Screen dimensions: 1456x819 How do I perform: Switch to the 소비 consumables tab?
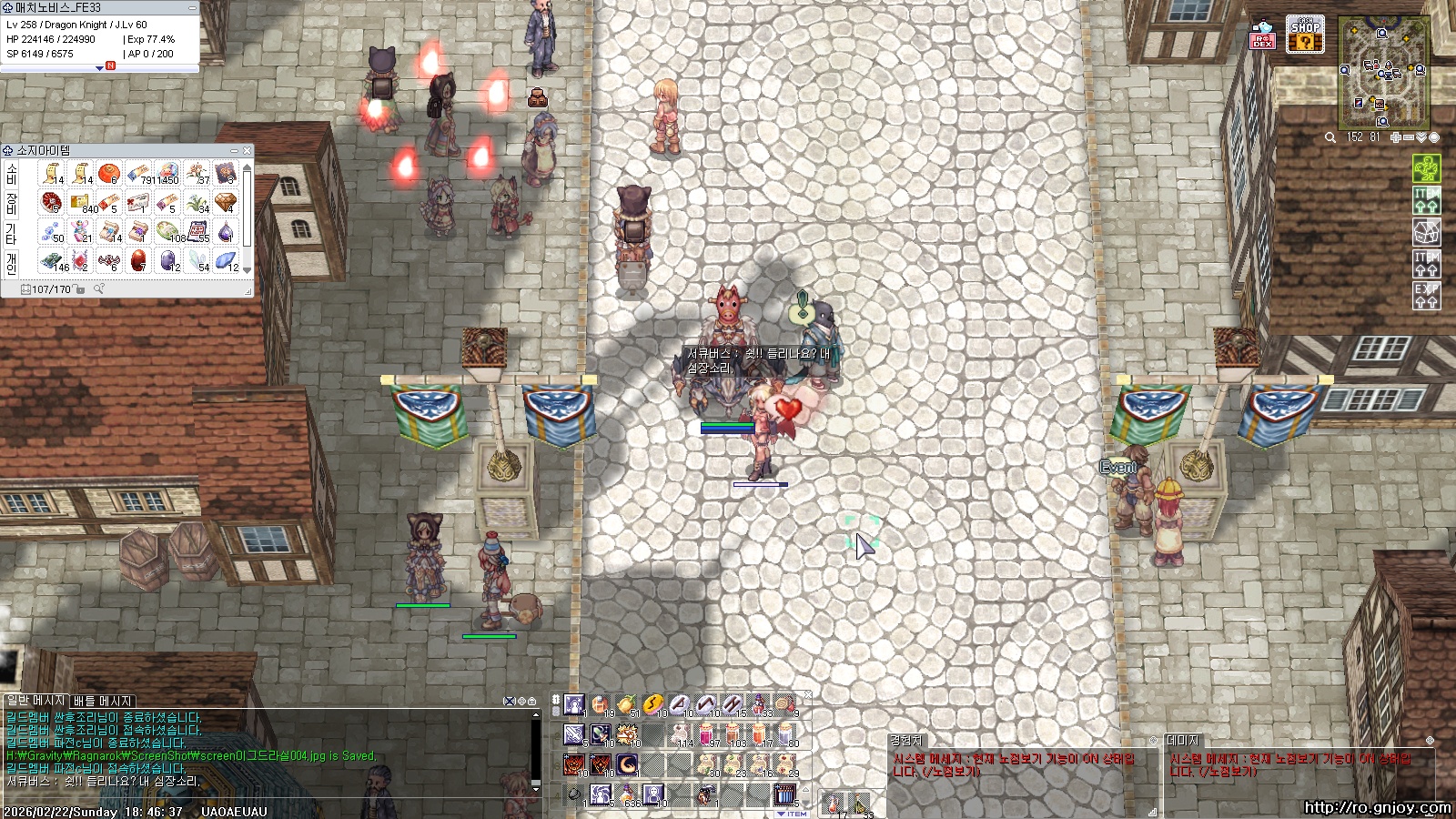point(12,173)
